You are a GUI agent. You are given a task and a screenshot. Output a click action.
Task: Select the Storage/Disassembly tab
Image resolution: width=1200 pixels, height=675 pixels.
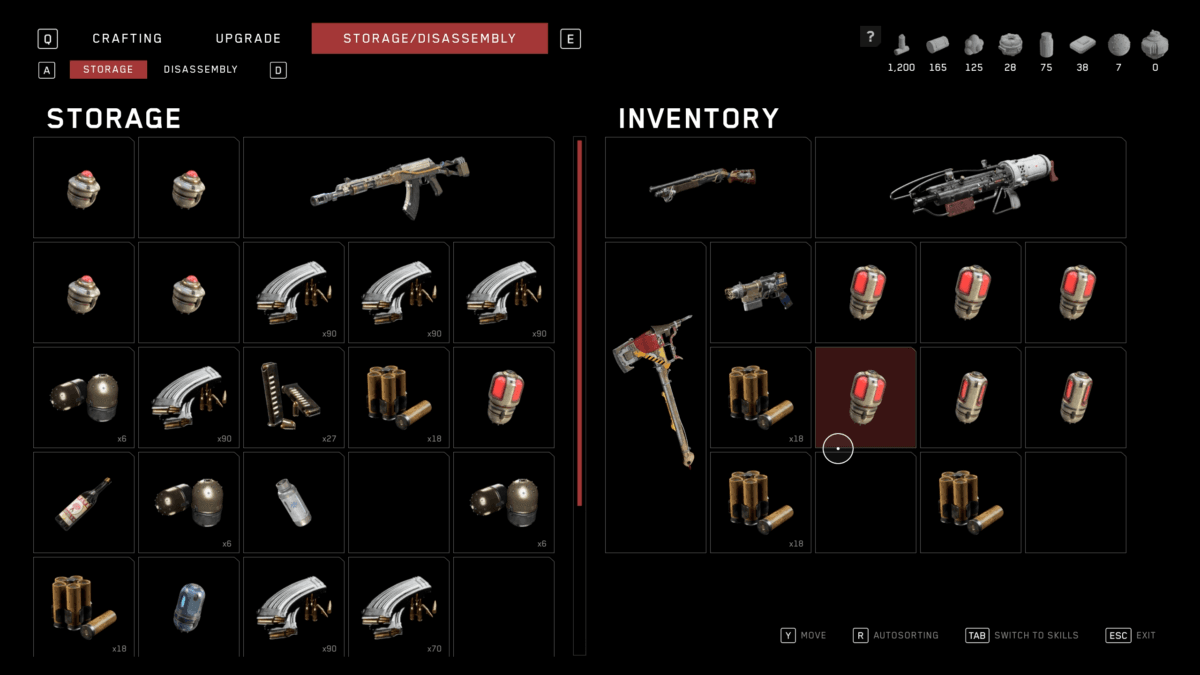click(429, 39)
